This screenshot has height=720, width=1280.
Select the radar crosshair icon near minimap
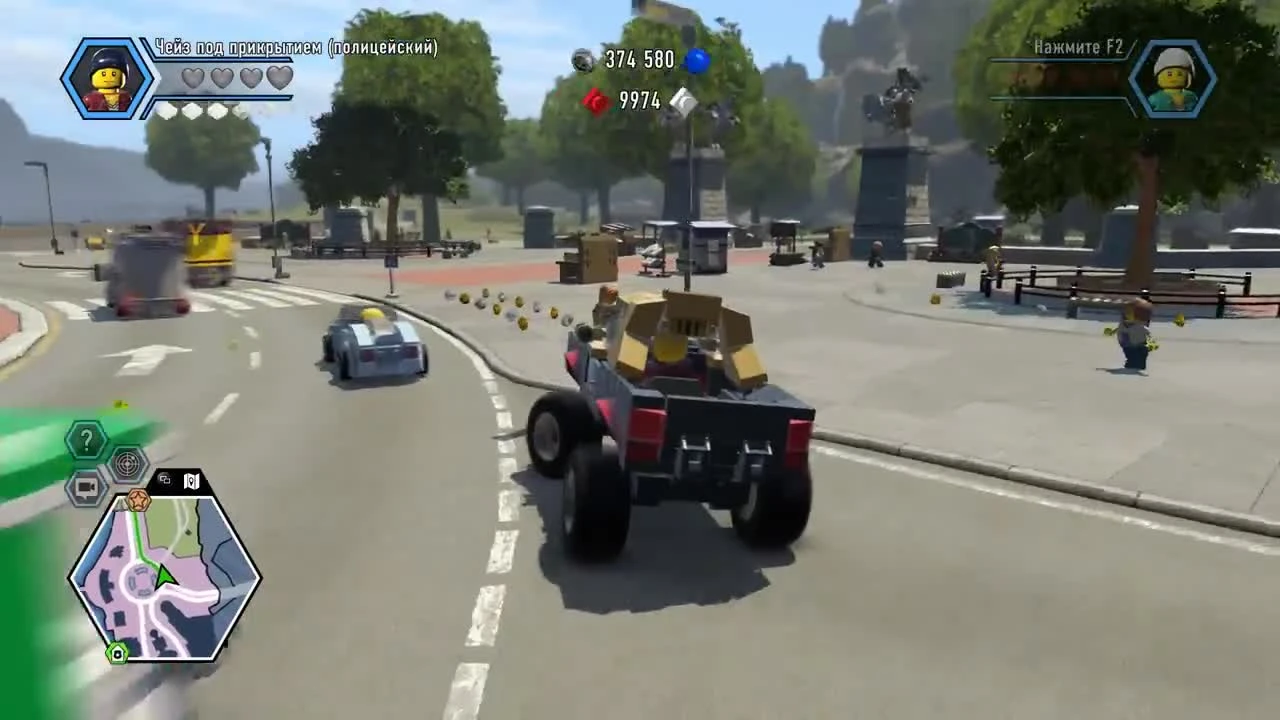coord(126,464)
